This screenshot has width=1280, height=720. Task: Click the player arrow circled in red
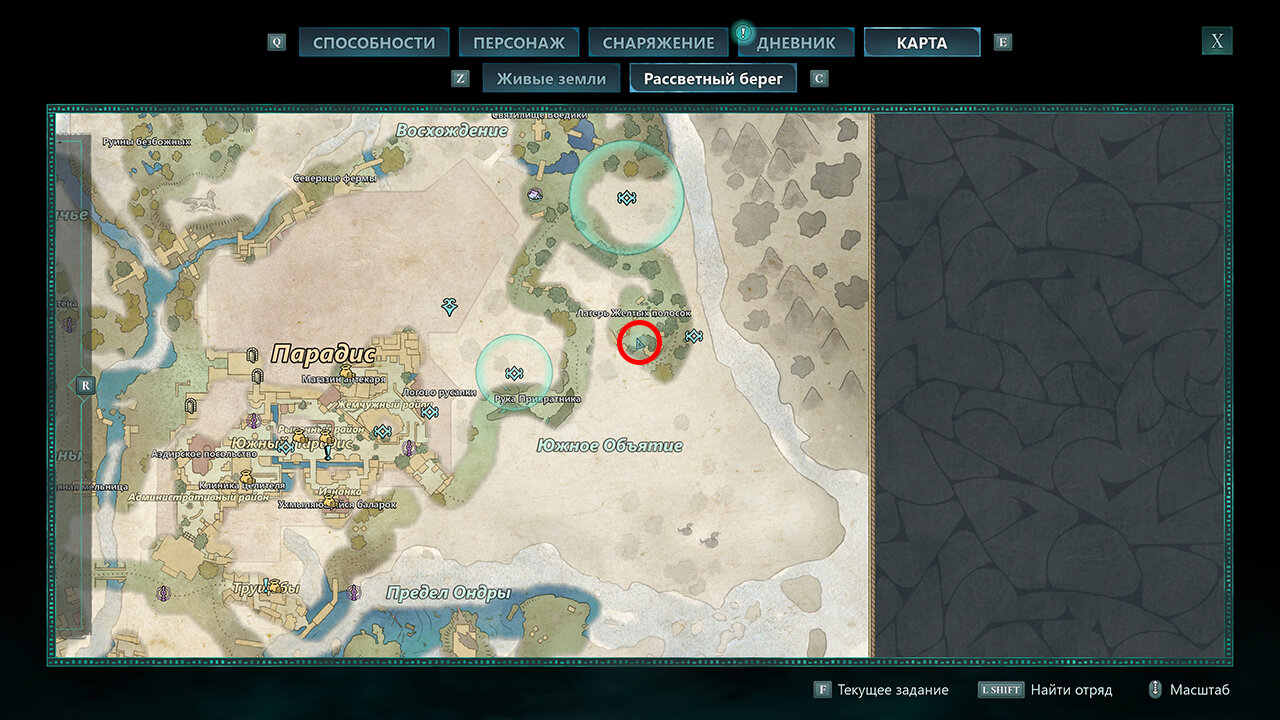639,345
